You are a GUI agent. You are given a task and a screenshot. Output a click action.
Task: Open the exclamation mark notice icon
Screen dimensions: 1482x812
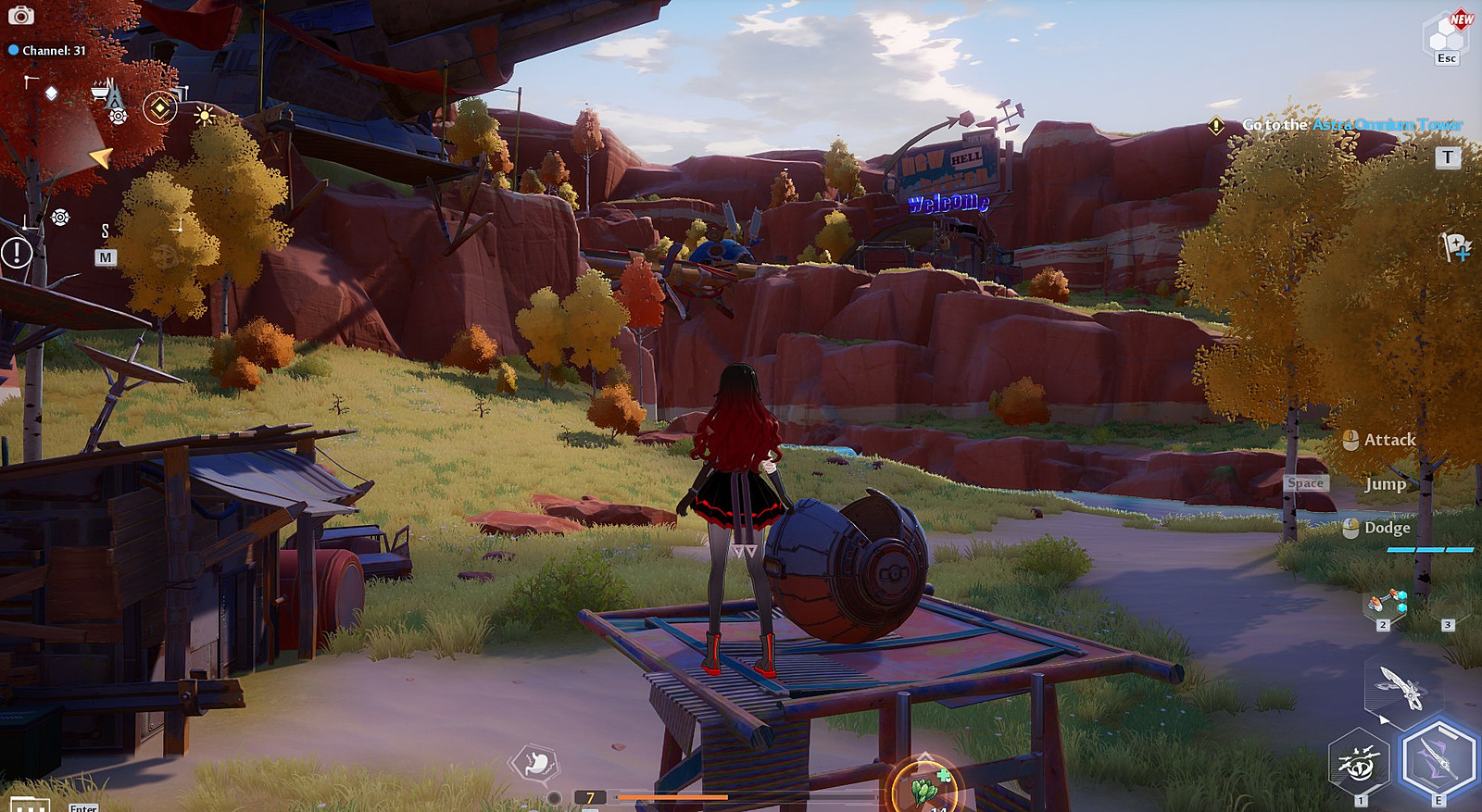click(x=17, y=252)
